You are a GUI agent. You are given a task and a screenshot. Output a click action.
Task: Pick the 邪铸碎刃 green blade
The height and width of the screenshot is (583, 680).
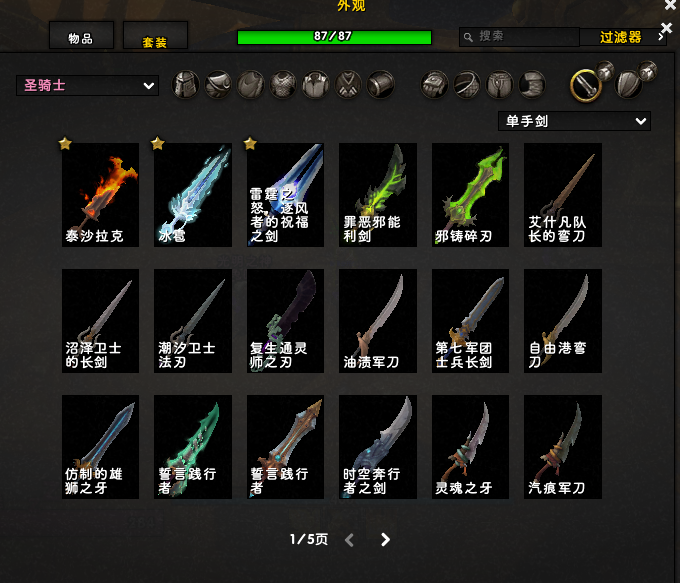[x=470, y=194]
